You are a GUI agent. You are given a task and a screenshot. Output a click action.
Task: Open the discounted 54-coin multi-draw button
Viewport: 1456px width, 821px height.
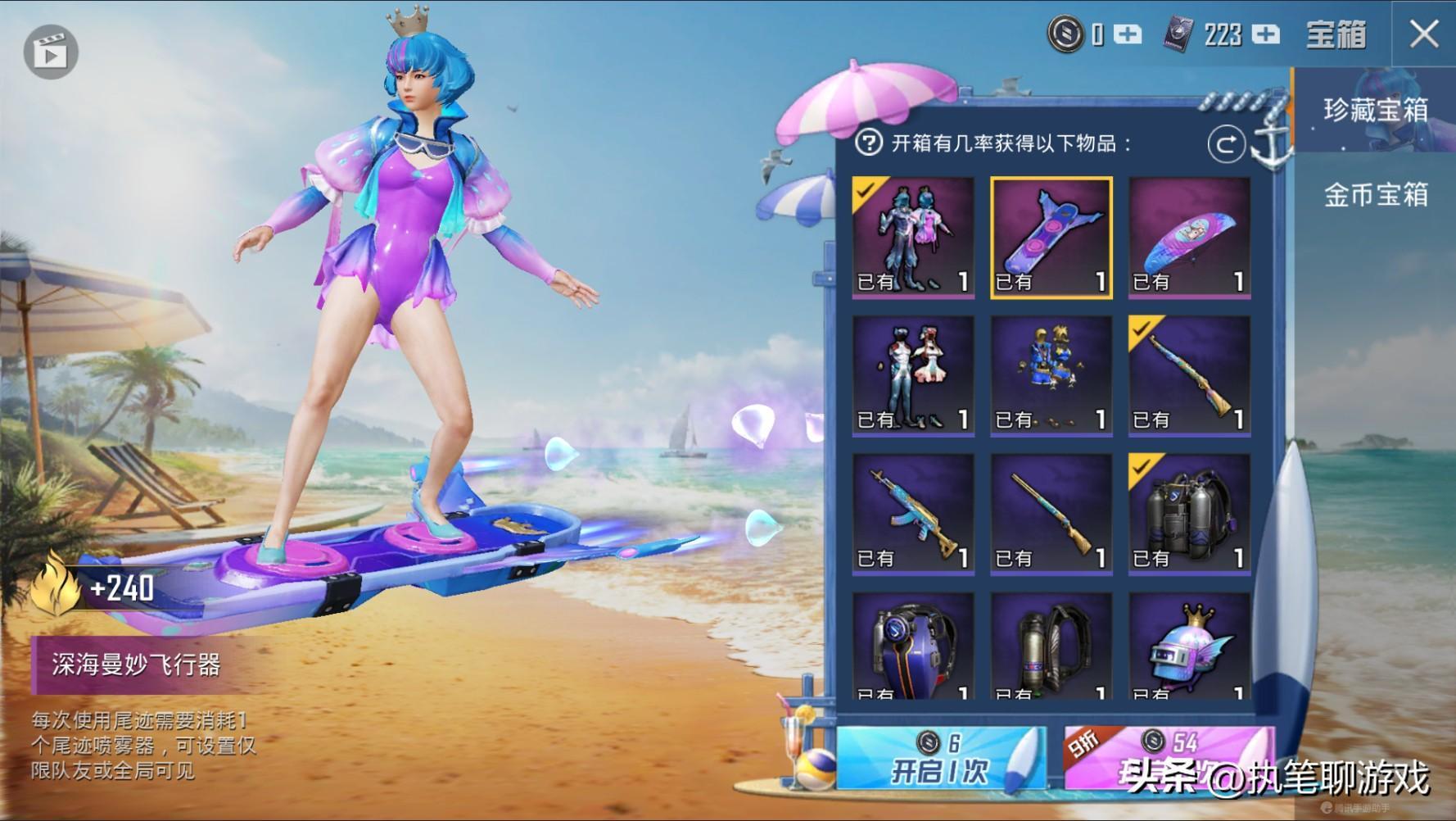(x=1169, y=758)
